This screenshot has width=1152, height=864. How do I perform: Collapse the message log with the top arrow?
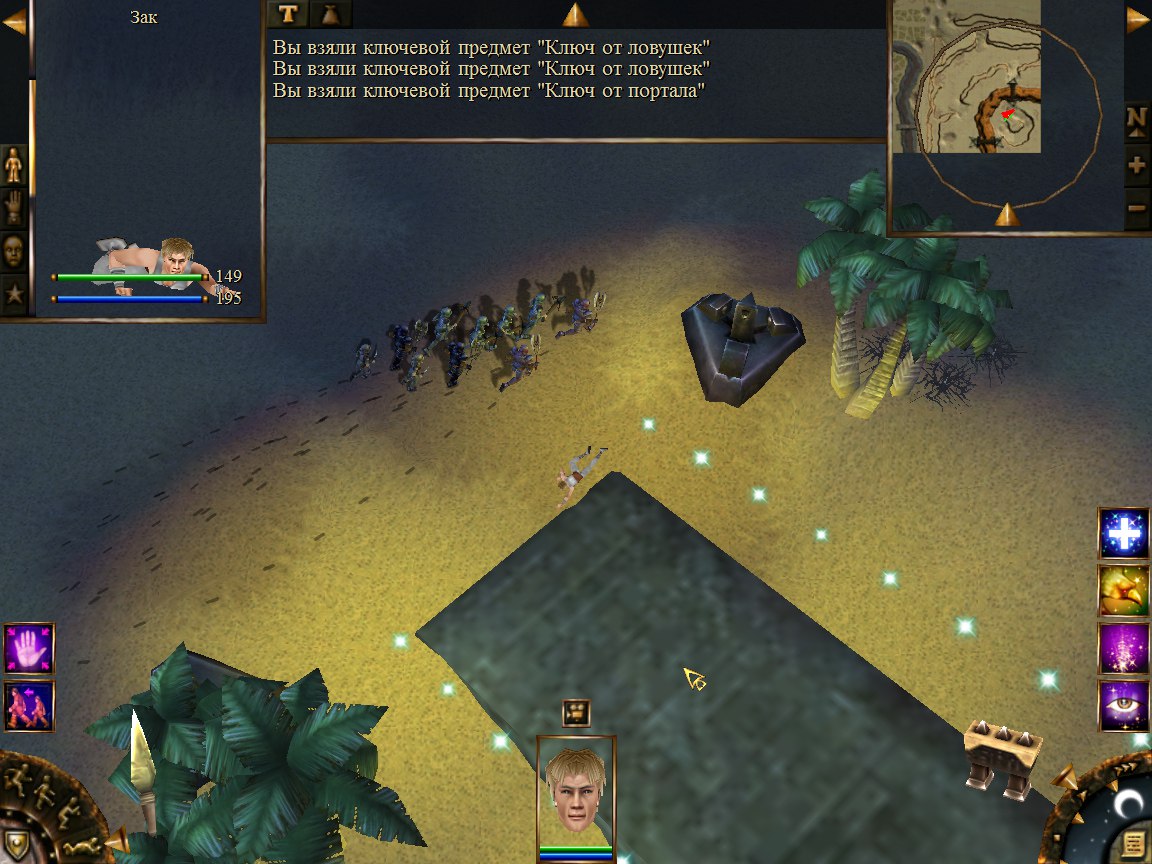coord(575,14)
